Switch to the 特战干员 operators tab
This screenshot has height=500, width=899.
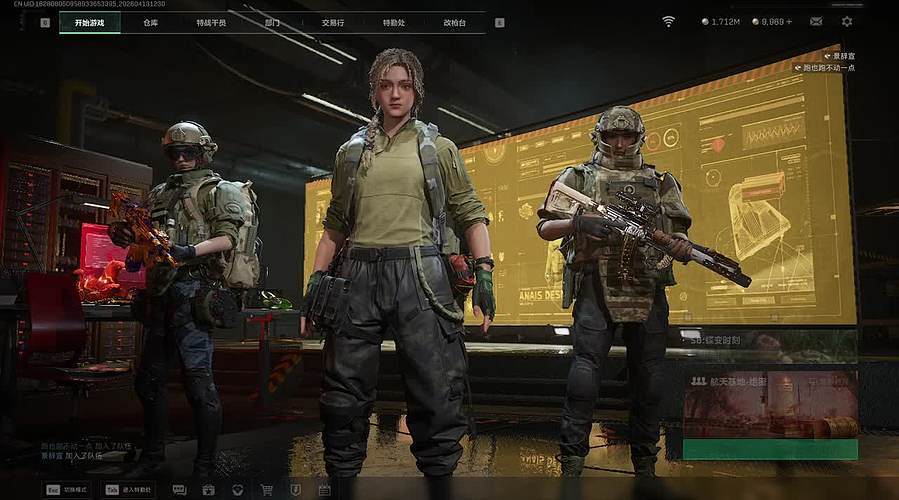pyautogui.click(x=211, y=22)
